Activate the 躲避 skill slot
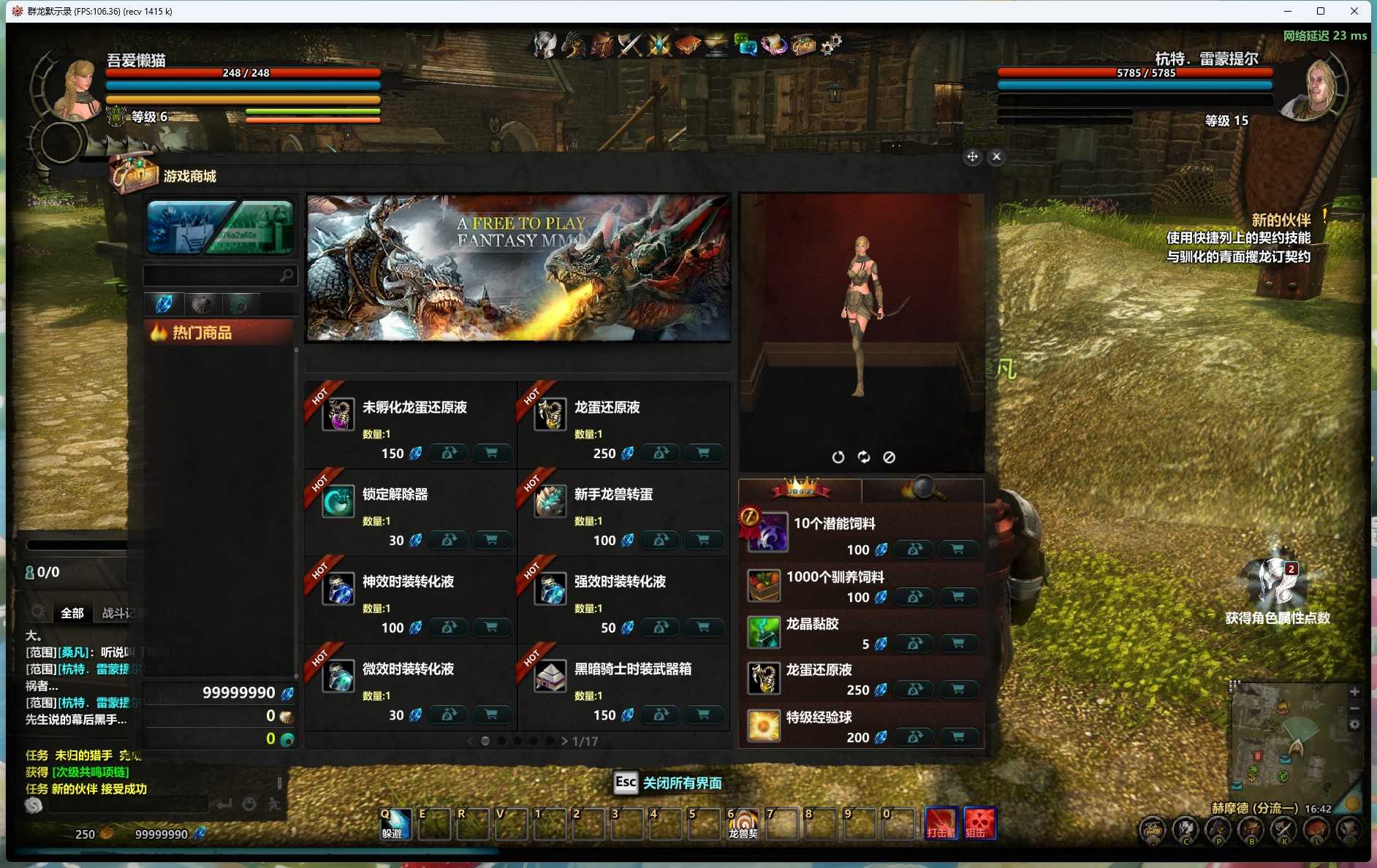The height and width of the screenshot is (868, 1377). click(394, 825)
